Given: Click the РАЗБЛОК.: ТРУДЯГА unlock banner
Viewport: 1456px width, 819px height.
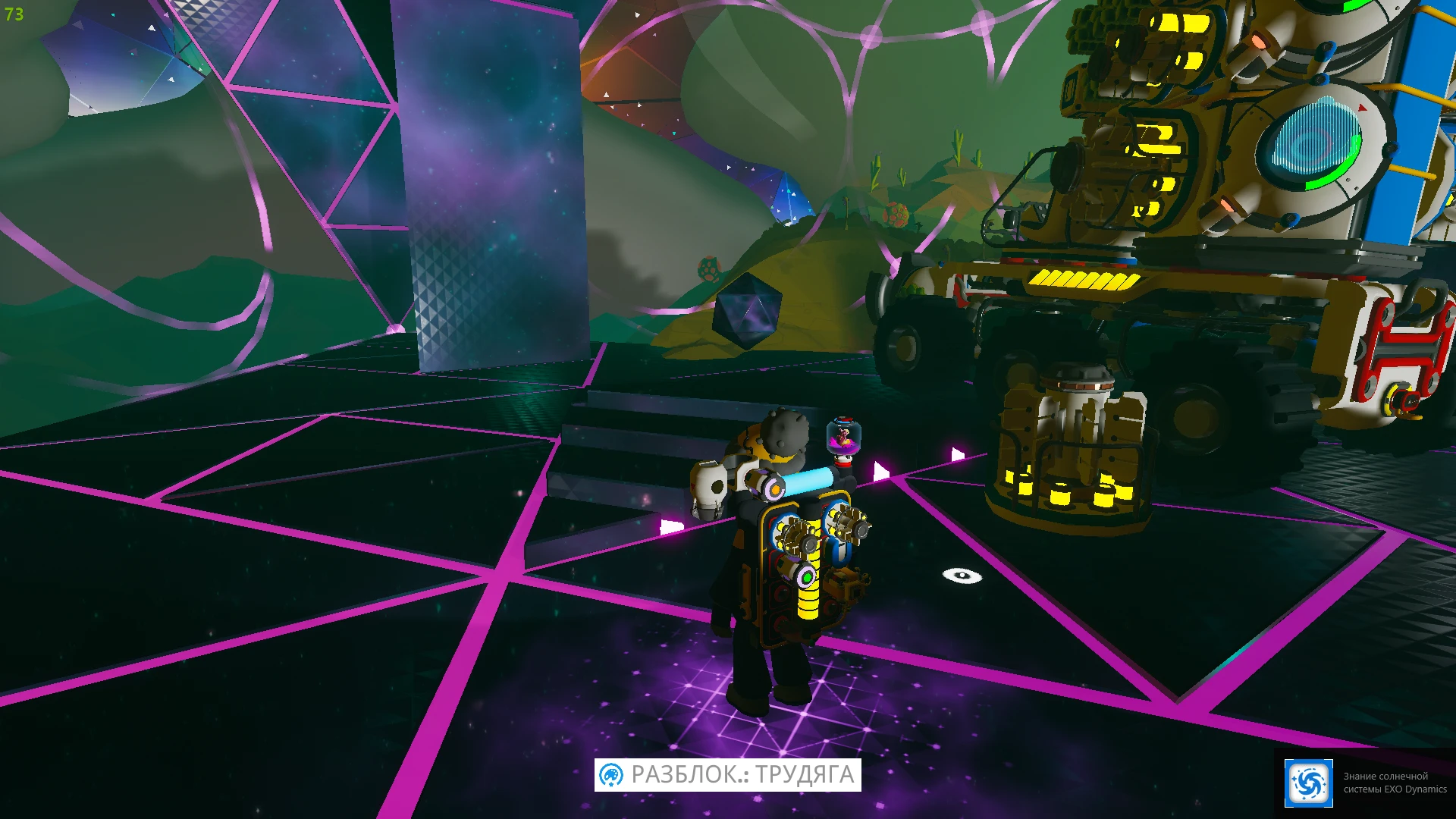Looking at the screenshot, I should click(x=728, y=775).
